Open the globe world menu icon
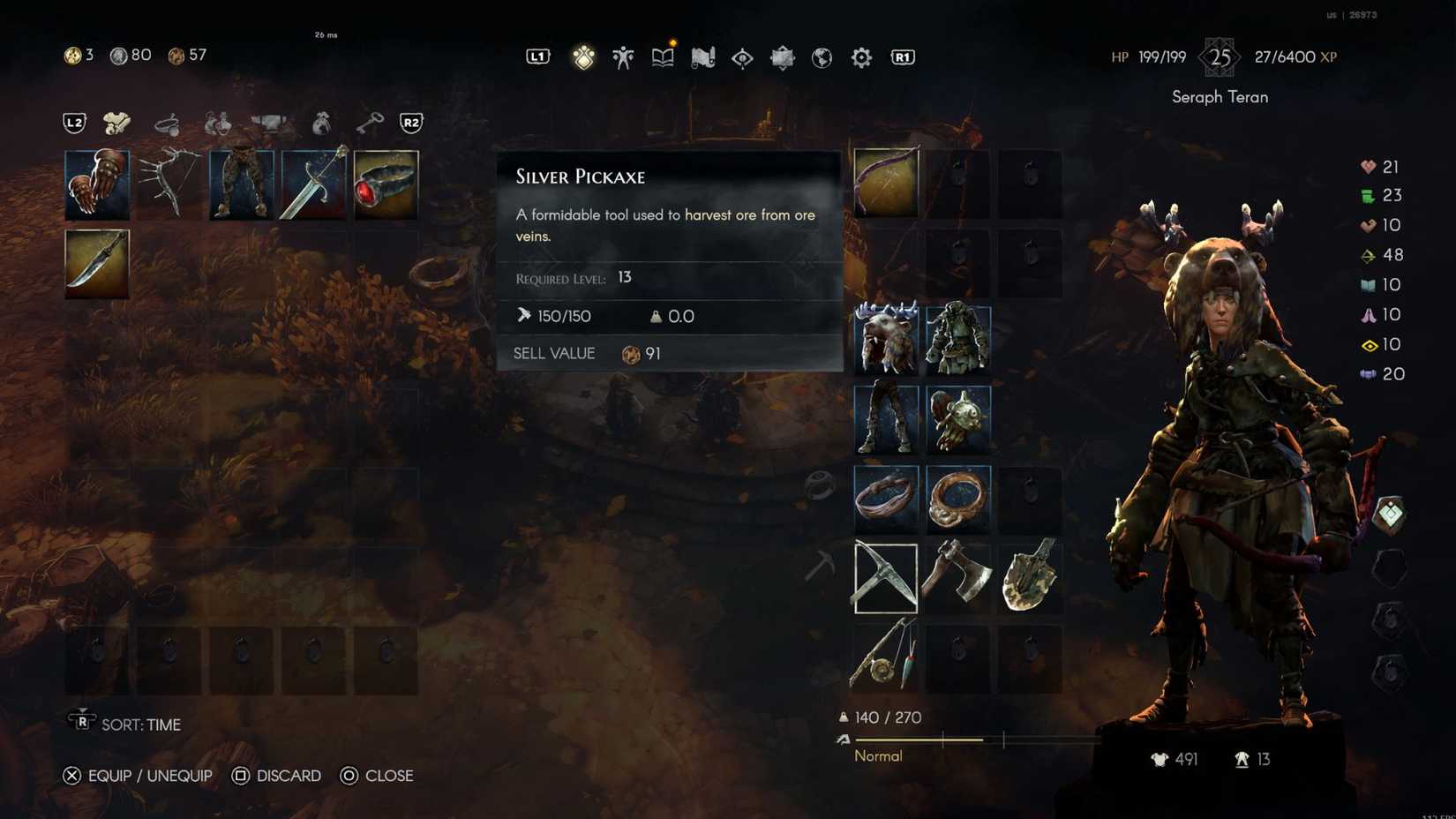Image resolution: width=1456 pixels, height=819 pixels. coord(822,57)
